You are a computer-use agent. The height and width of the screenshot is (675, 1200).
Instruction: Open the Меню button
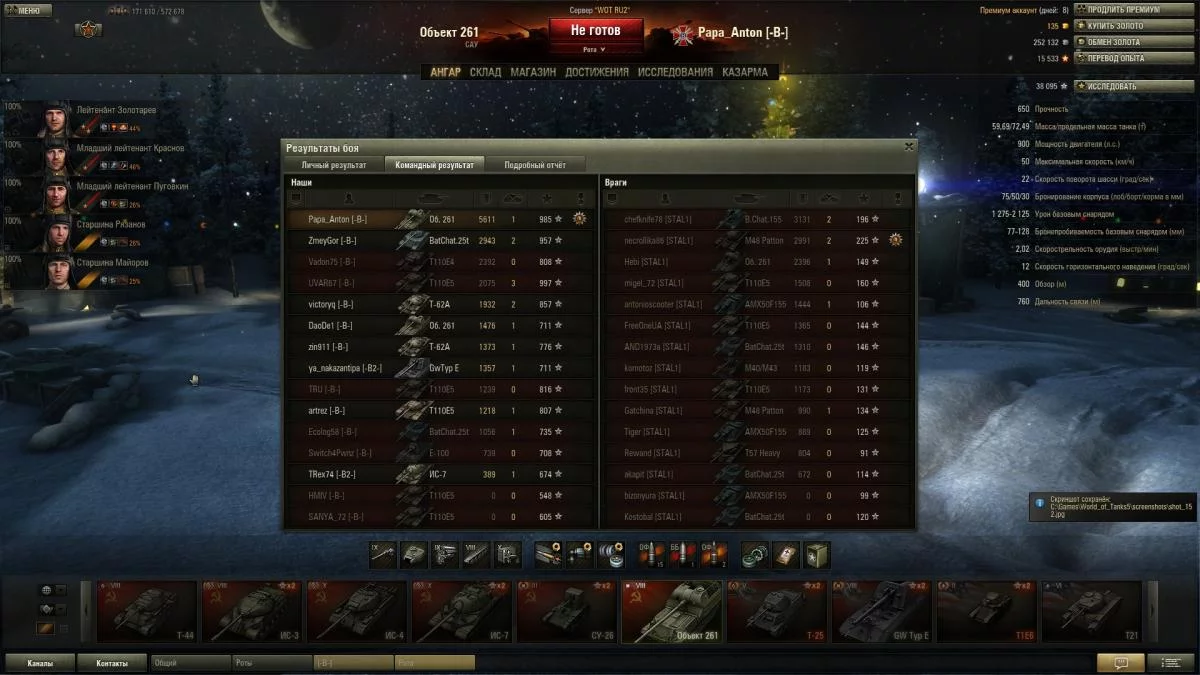point(27,11)
